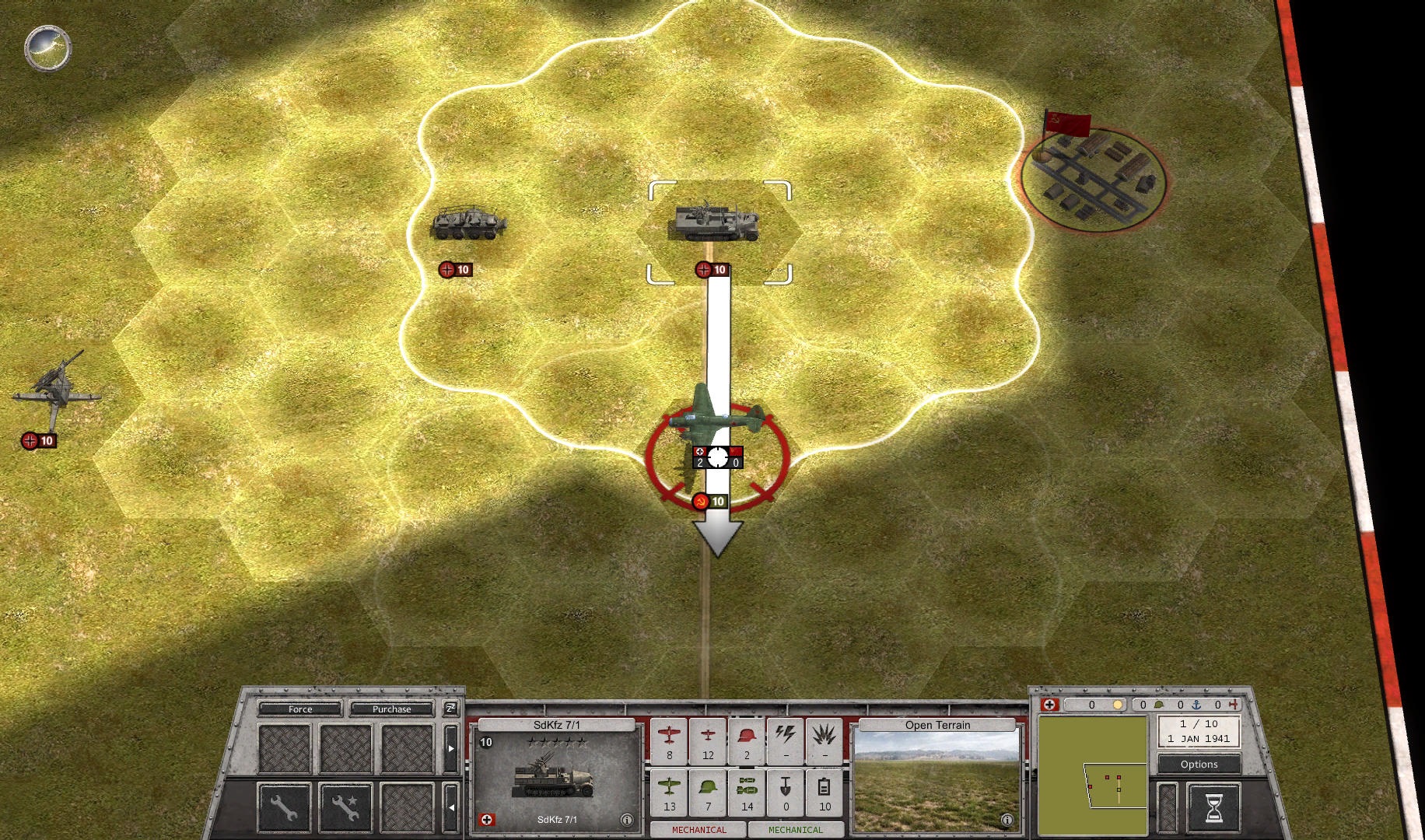Open terrain info for Open Terrain
Screen dimensions: 1425x840
(1007, 819)
